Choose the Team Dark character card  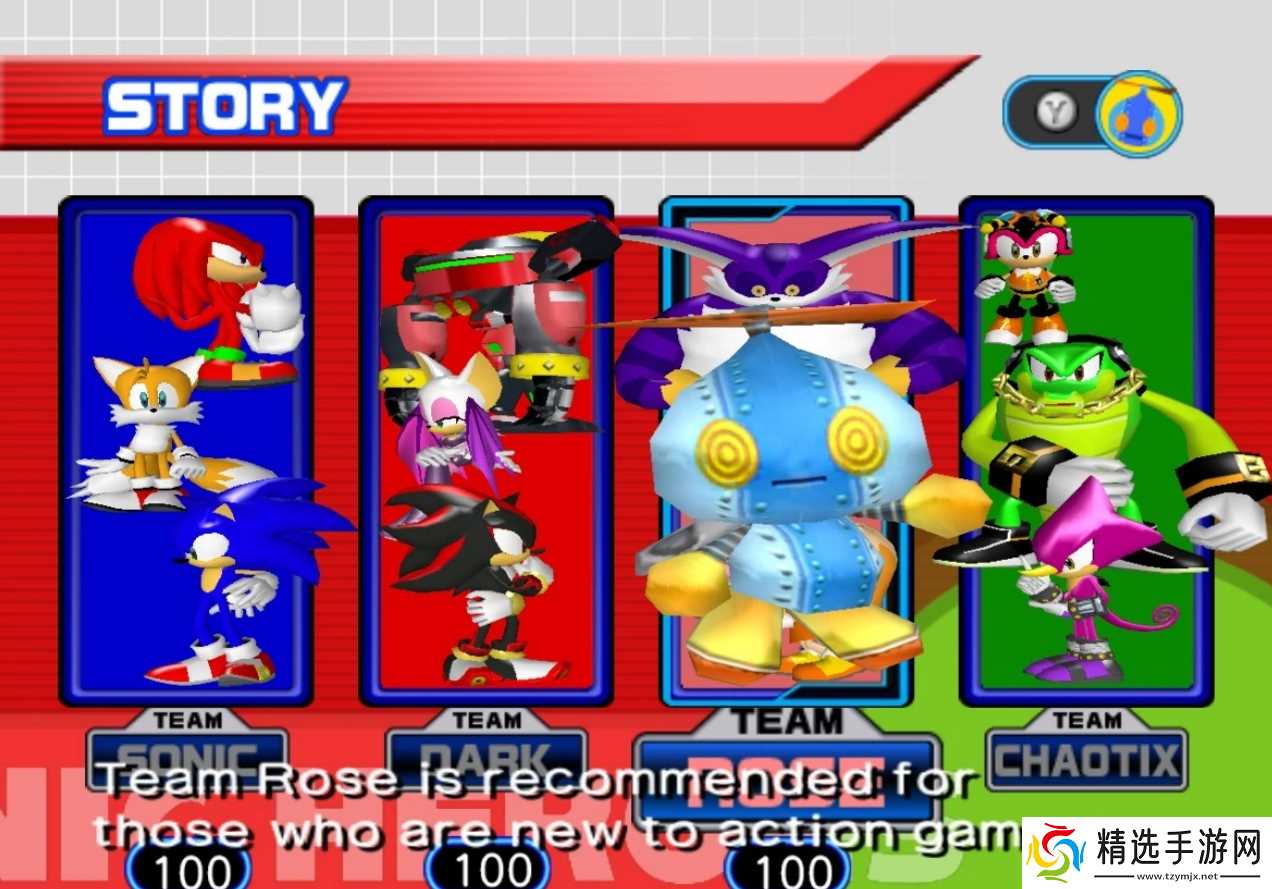486,450
